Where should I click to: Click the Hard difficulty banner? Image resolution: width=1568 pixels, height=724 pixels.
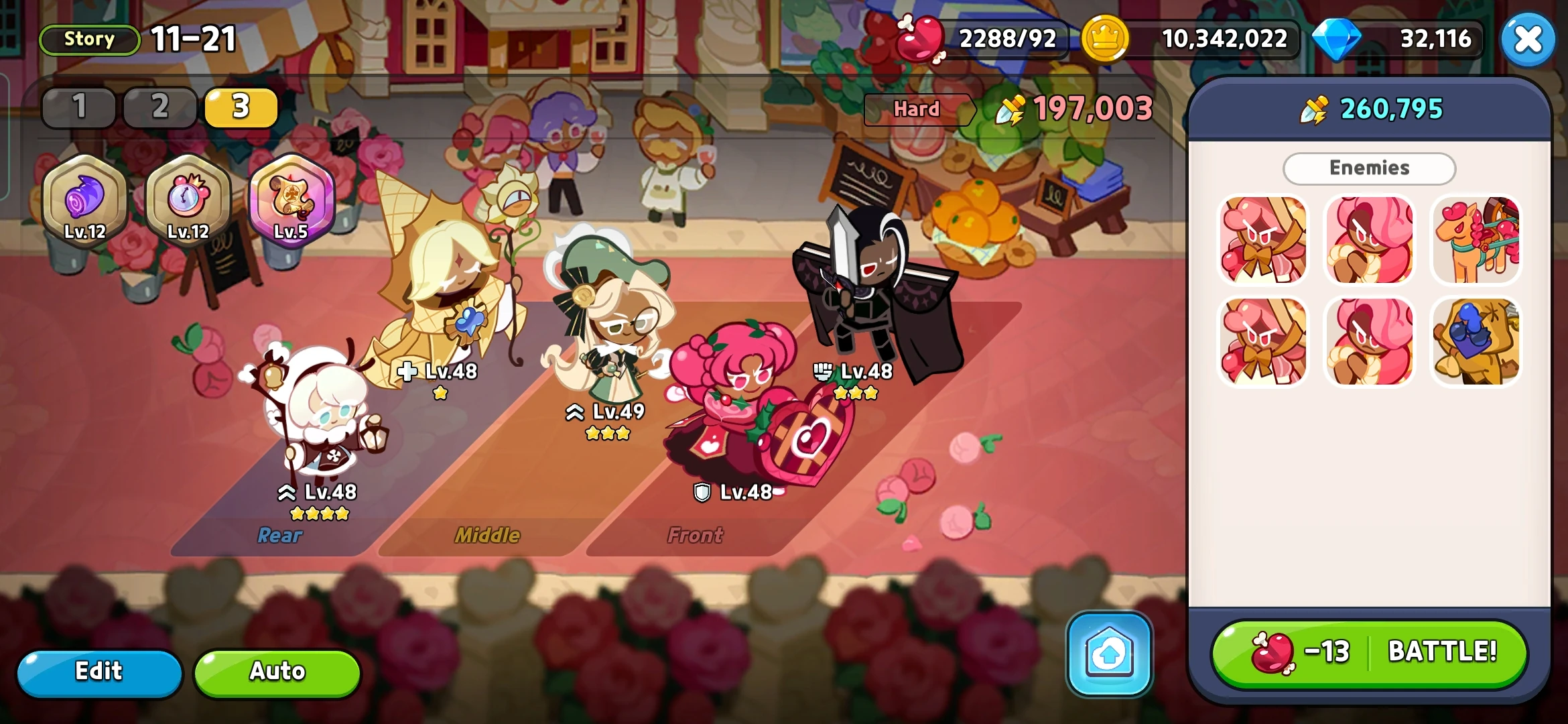click(918, 109)
